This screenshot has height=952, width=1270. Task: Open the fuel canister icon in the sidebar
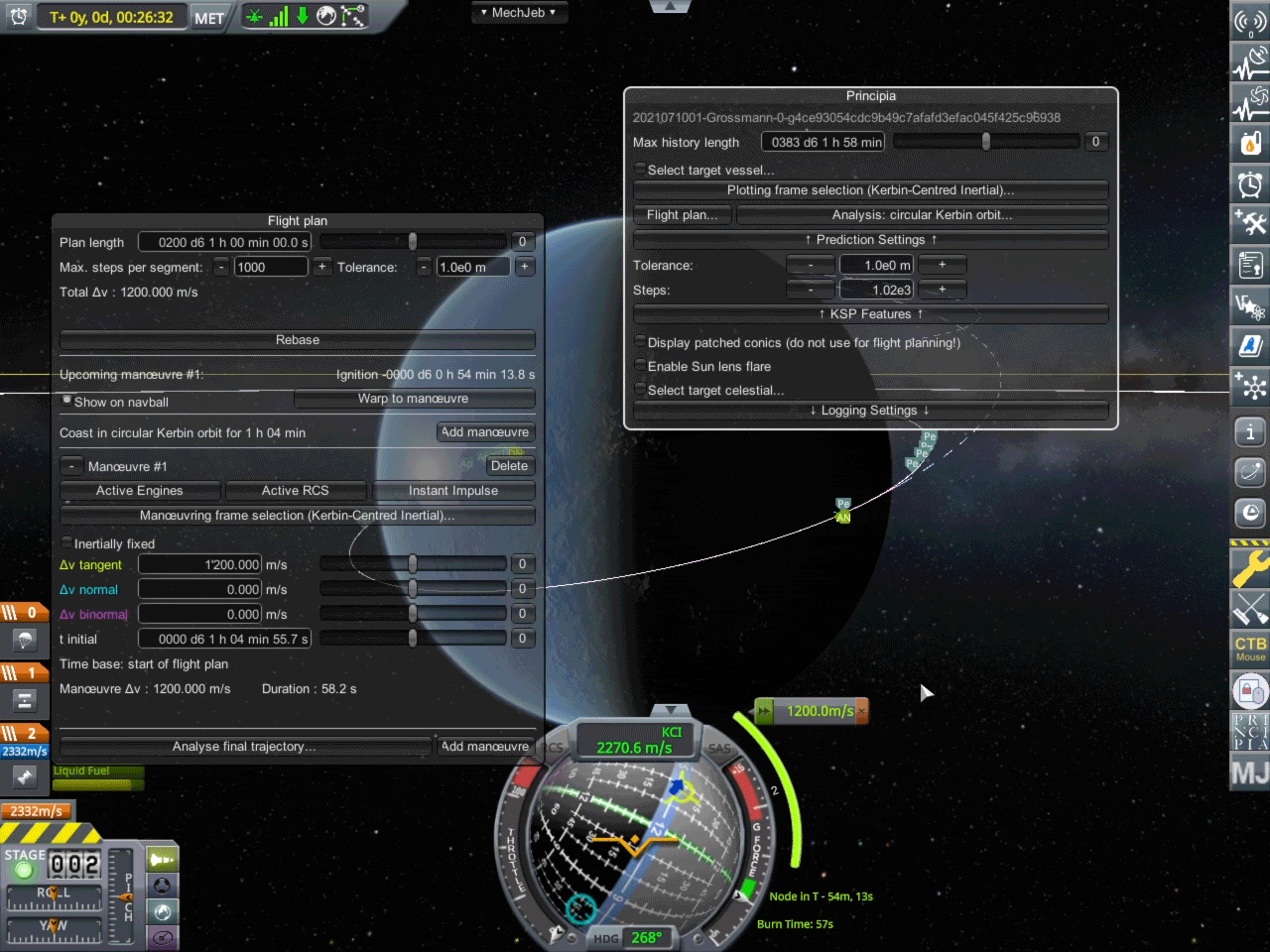[x=1250, y=144]
